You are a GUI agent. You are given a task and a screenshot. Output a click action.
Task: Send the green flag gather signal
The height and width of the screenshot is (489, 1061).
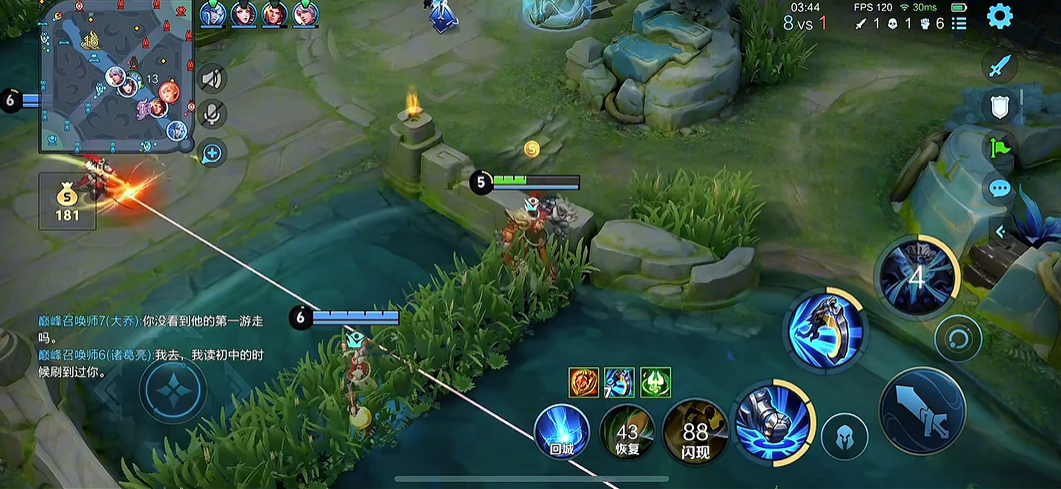[1000, 147]
